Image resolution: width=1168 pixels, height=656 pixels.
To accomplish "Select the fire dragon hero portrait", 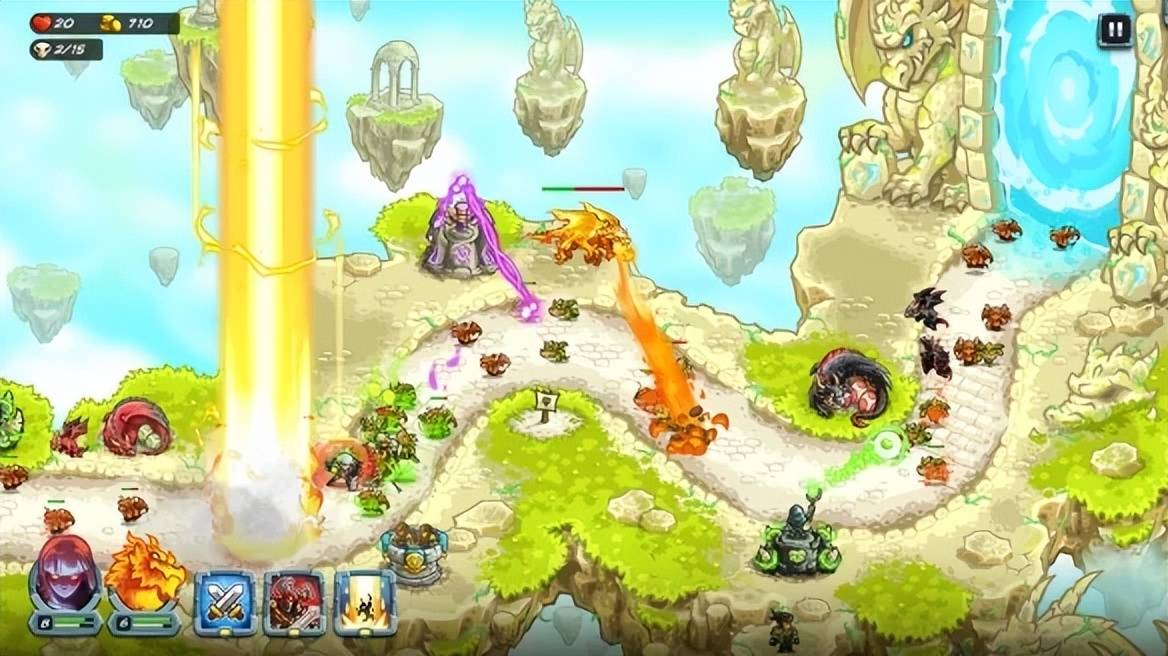I will 144,574.
